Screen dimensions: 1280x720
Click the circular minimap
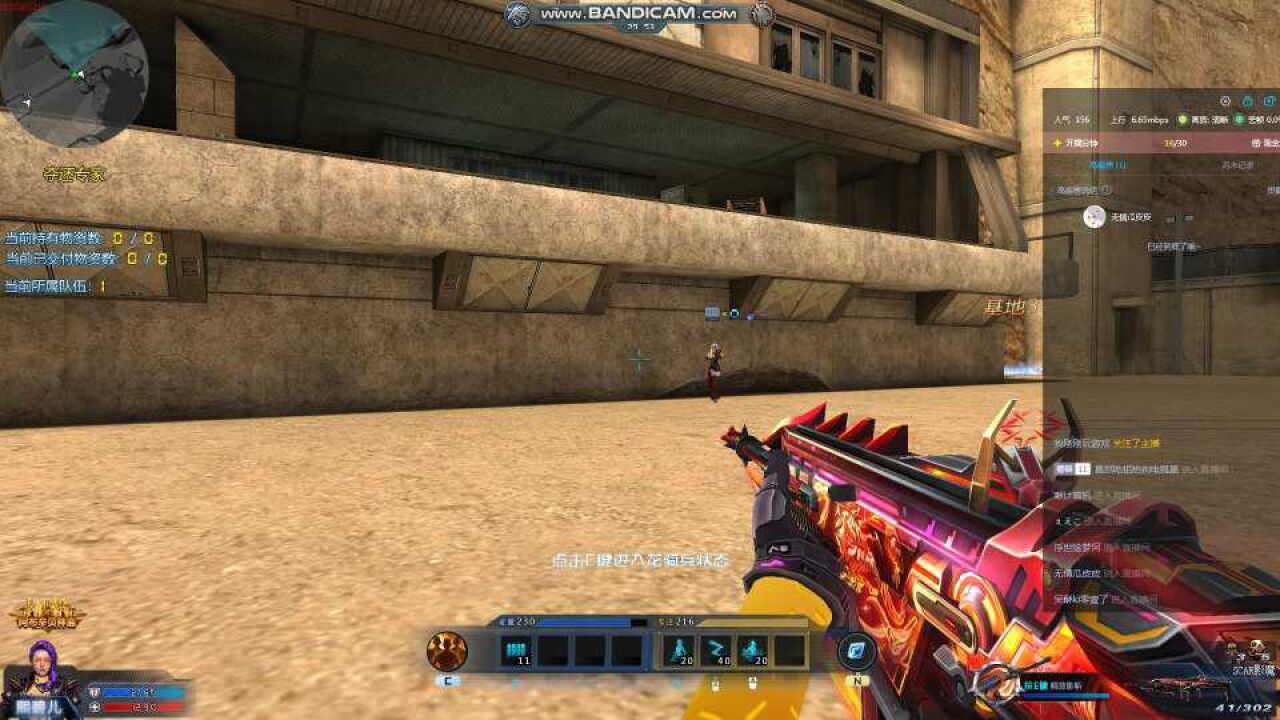(73, 74)
